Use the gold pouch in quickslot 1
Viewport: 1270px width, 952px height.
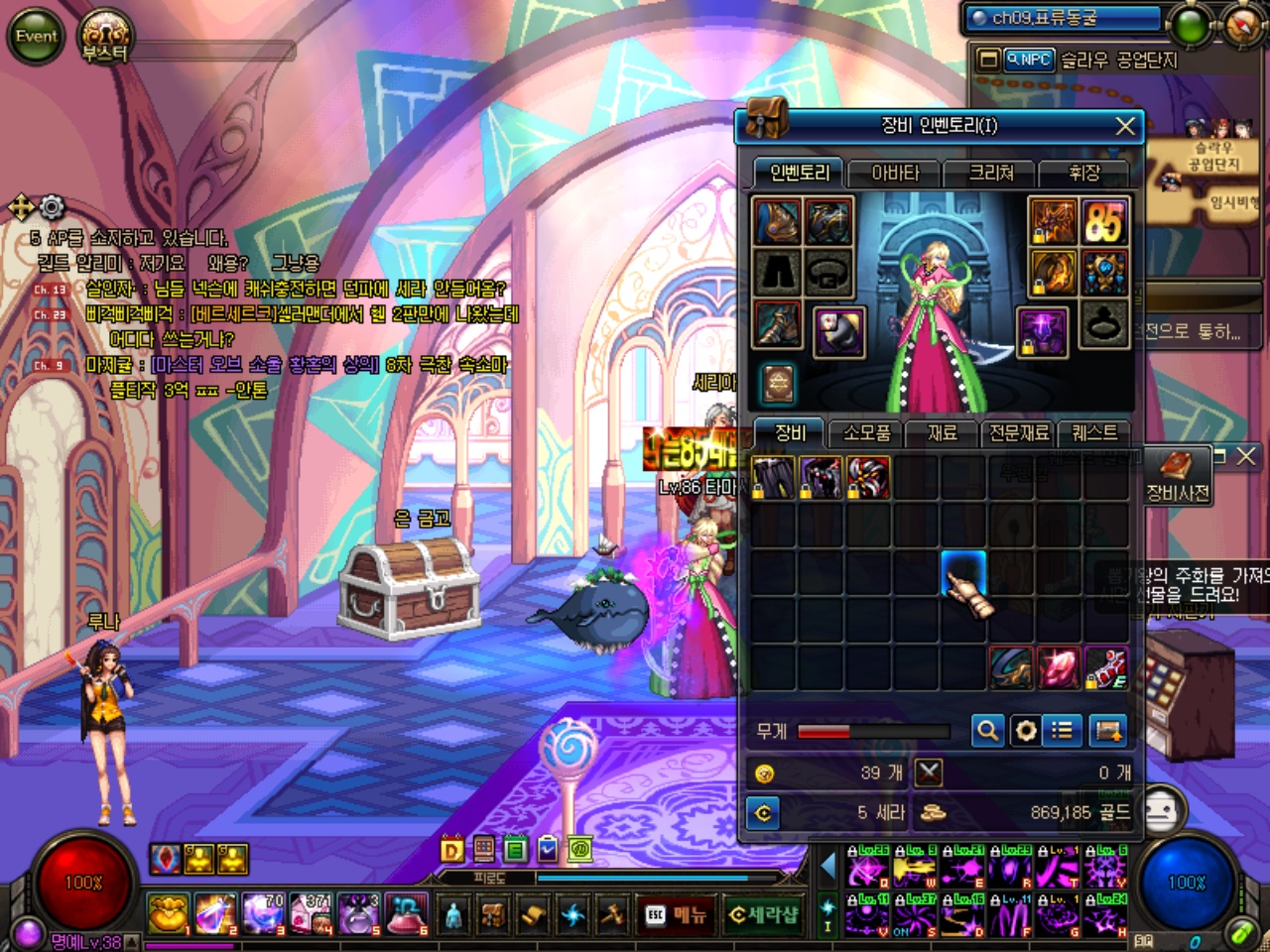[169, 913]
